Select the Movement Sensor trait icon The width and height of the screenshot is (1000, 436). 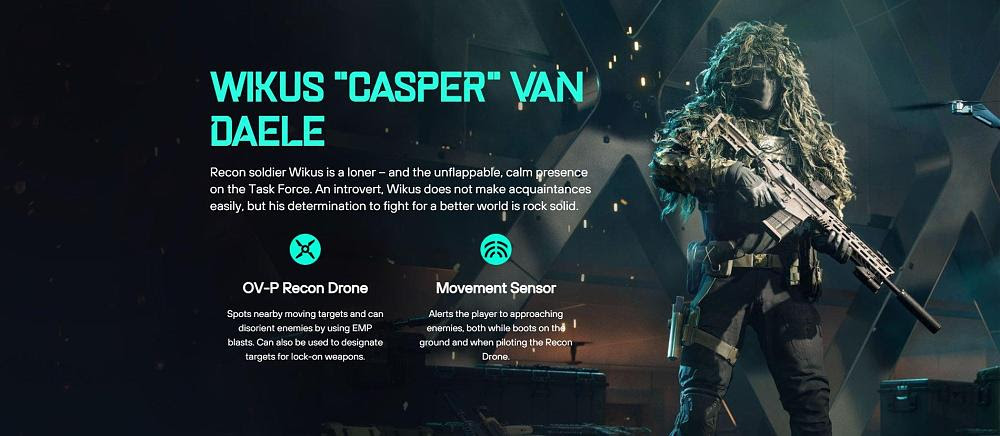pos(496,247)
